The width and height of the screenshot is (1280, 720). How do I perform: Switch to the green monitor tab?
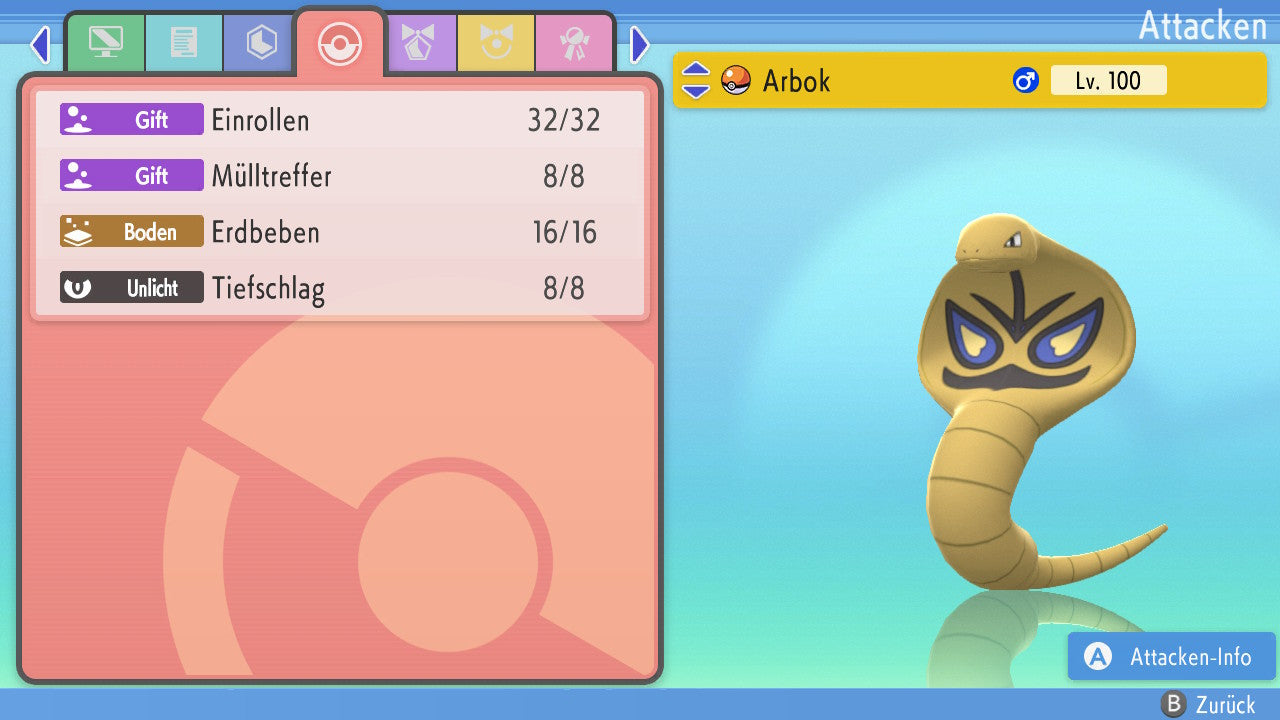click(x=105, y=43)
